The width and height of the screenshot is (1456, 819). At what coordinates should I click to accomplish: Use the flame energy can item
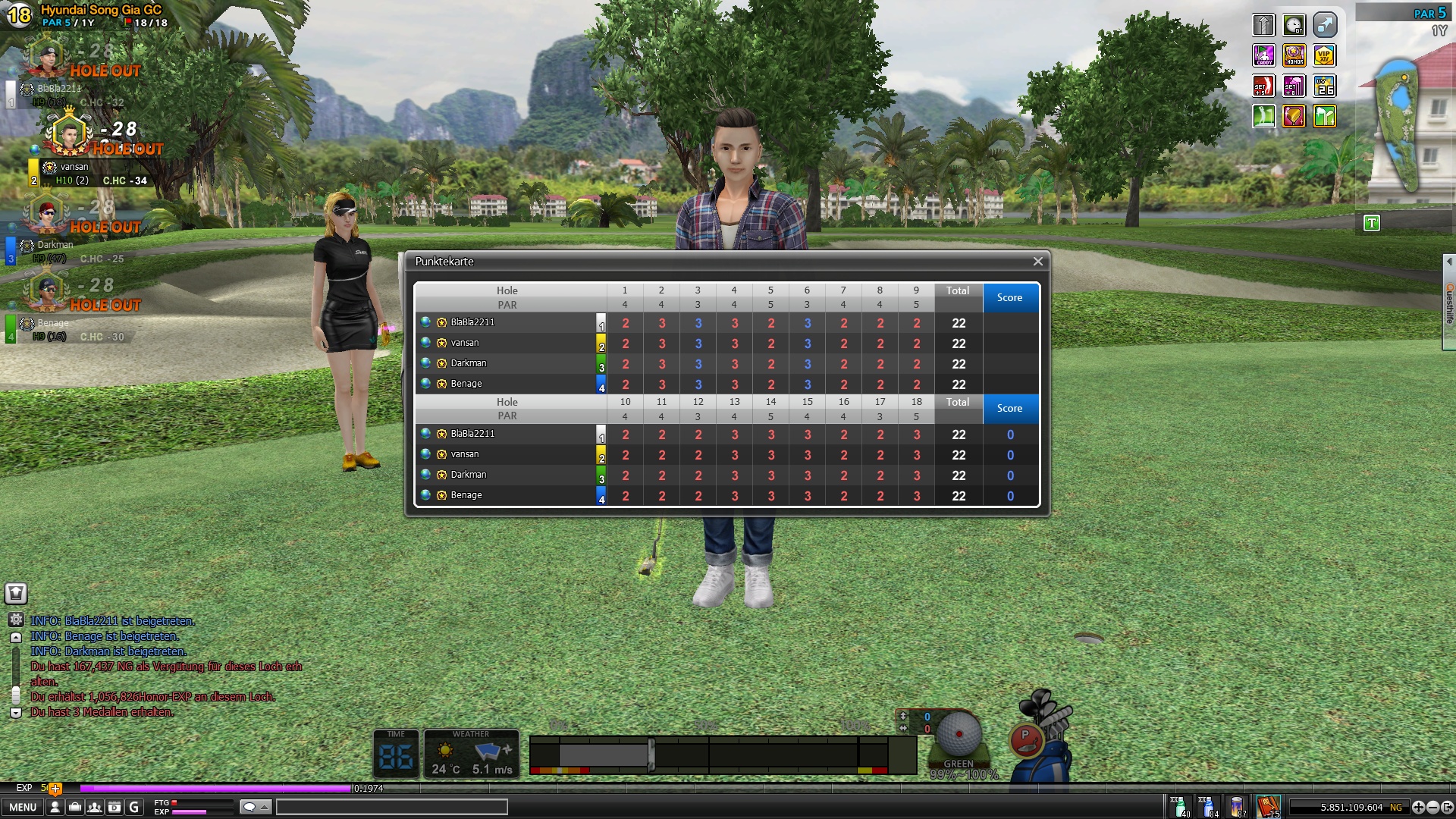pyautogui.click(x=1238, y=806)
